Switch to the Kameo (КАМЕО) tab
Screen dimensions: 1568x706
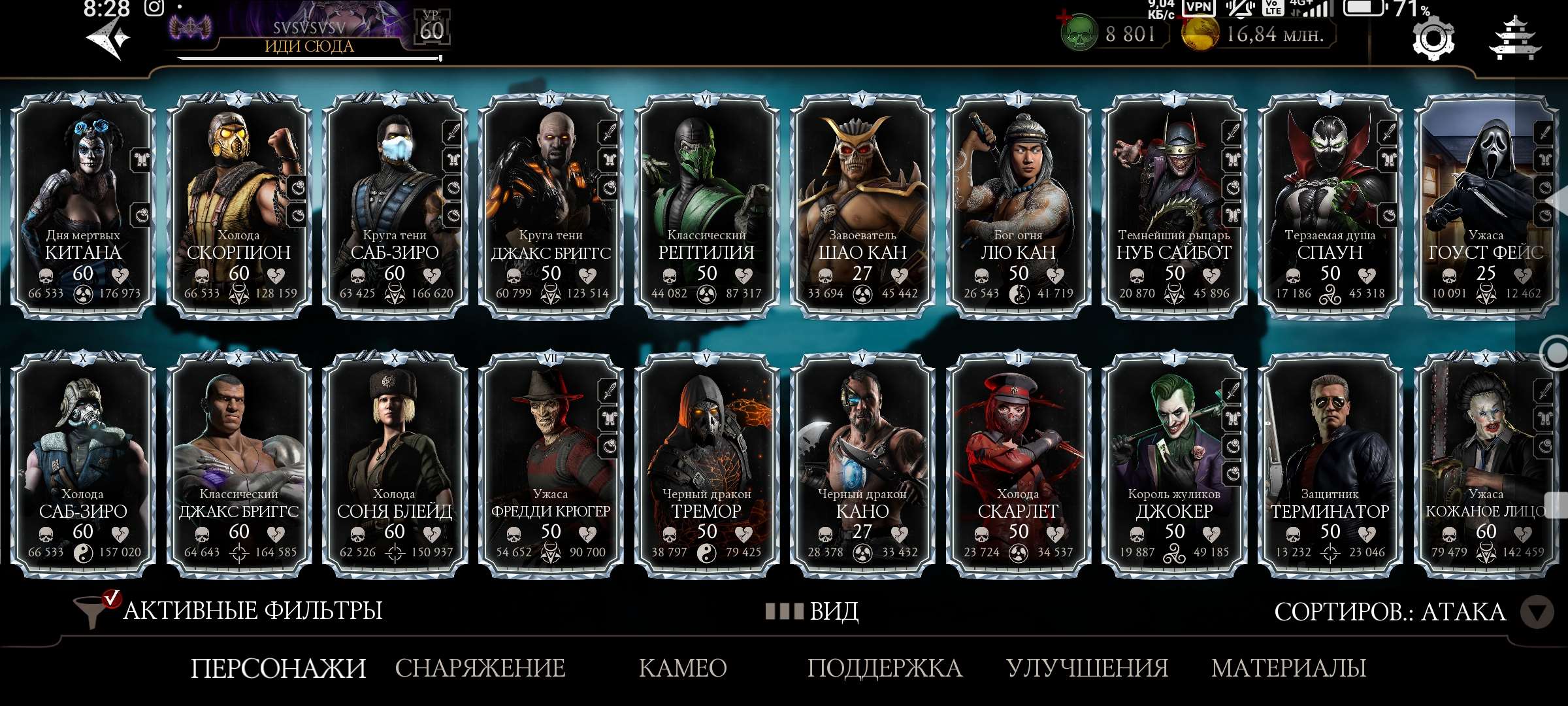(x=683, y=668)
